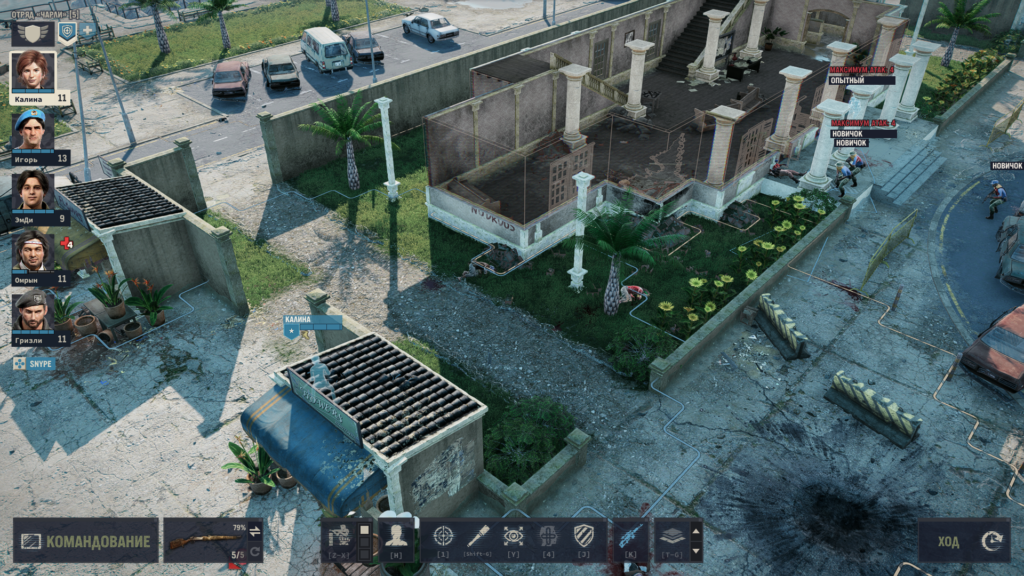Click the squad emblem badge with wings
The height and width of the screenshot is (576, 1024).
tap(32, 32)
